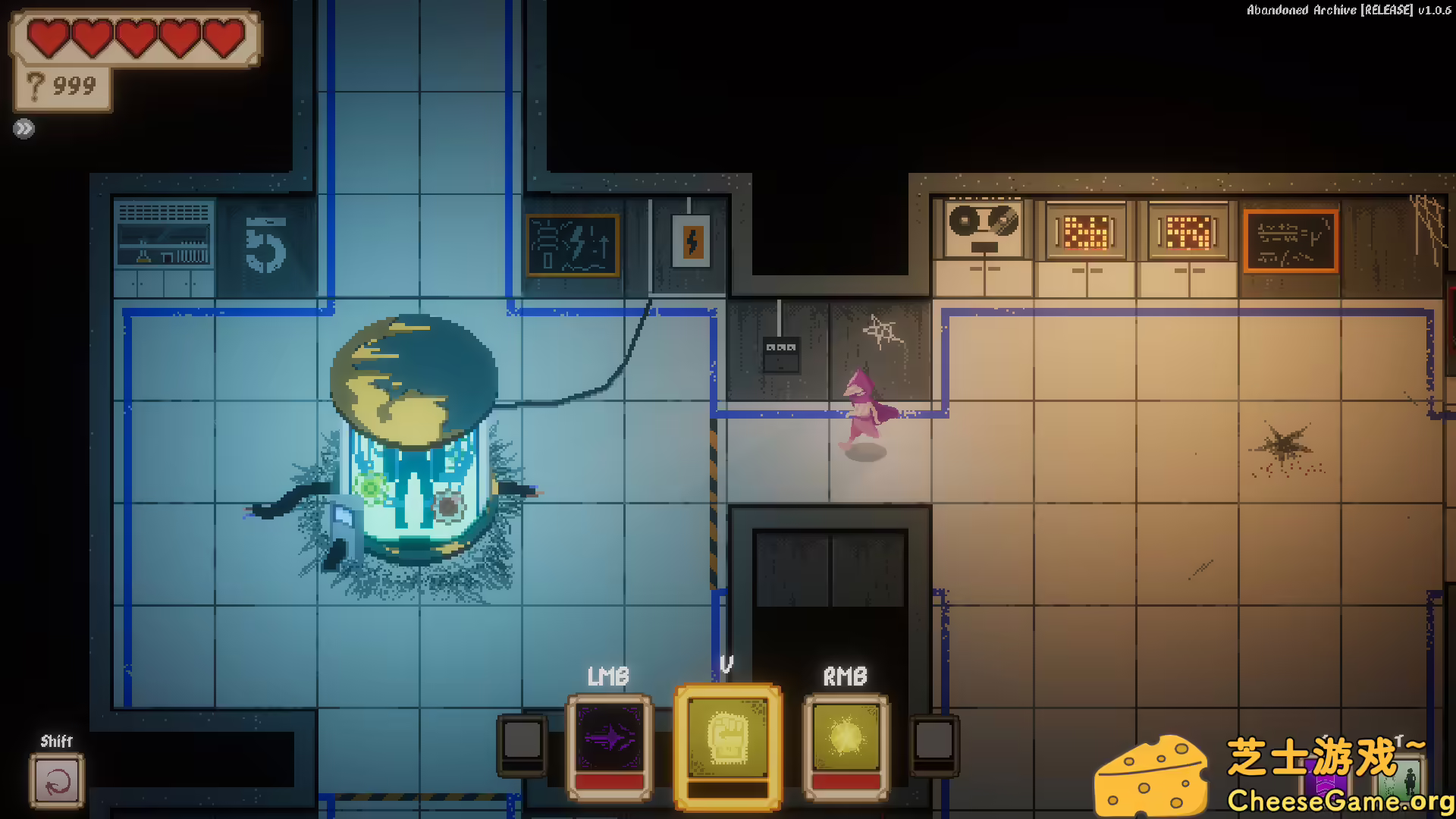Click the Shift roll ability icon
The width and height of the screenshot is (1456, 819).
(x=57, y=783)
